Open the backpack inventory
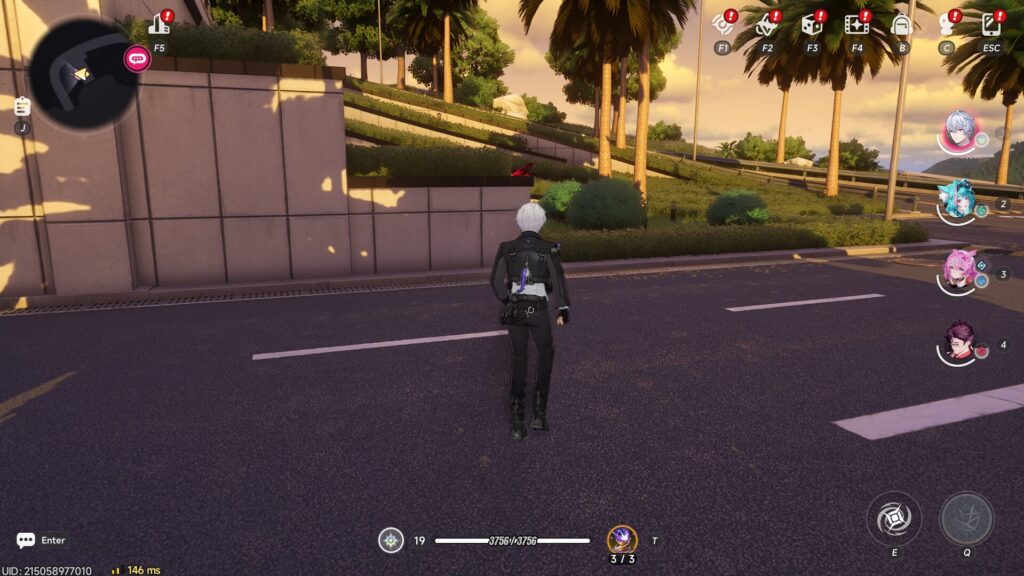The image size is (1024, 576). (x=901, y=25)
